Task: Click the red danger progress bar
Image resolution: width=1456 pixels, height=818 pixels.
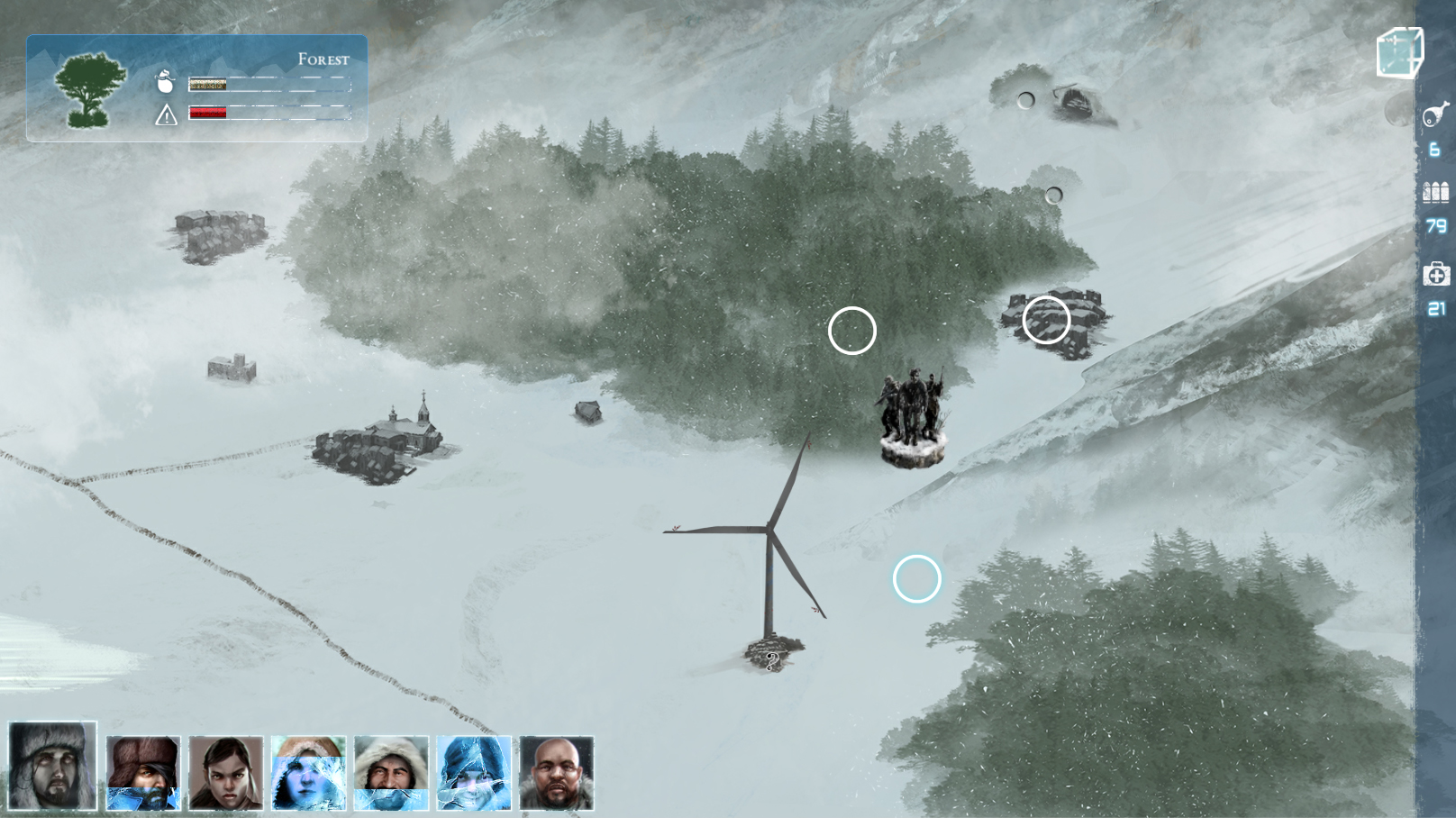Action: (x=207, y=114)
